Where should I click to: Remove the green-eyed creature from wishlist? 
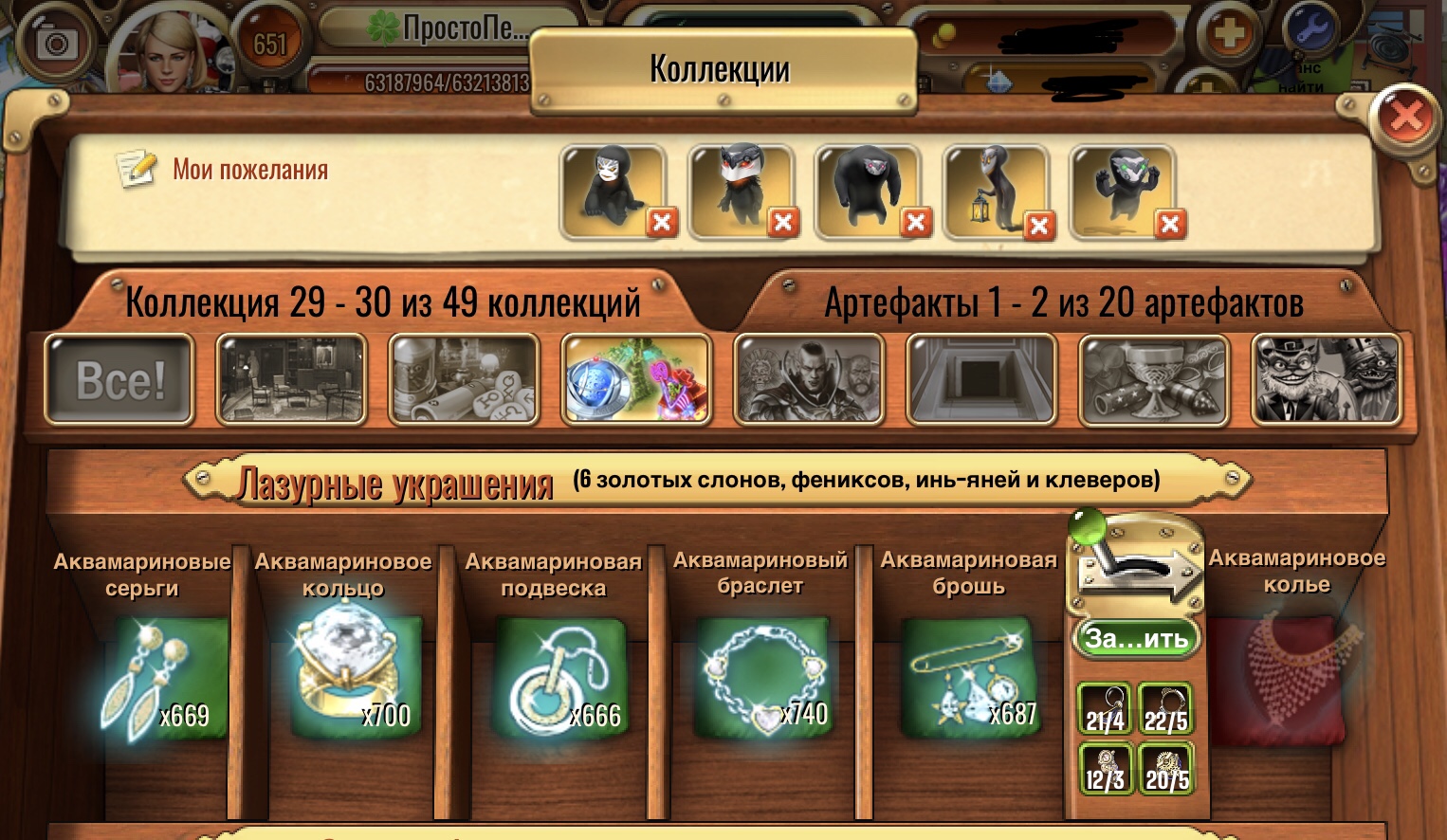[1170, 224]
